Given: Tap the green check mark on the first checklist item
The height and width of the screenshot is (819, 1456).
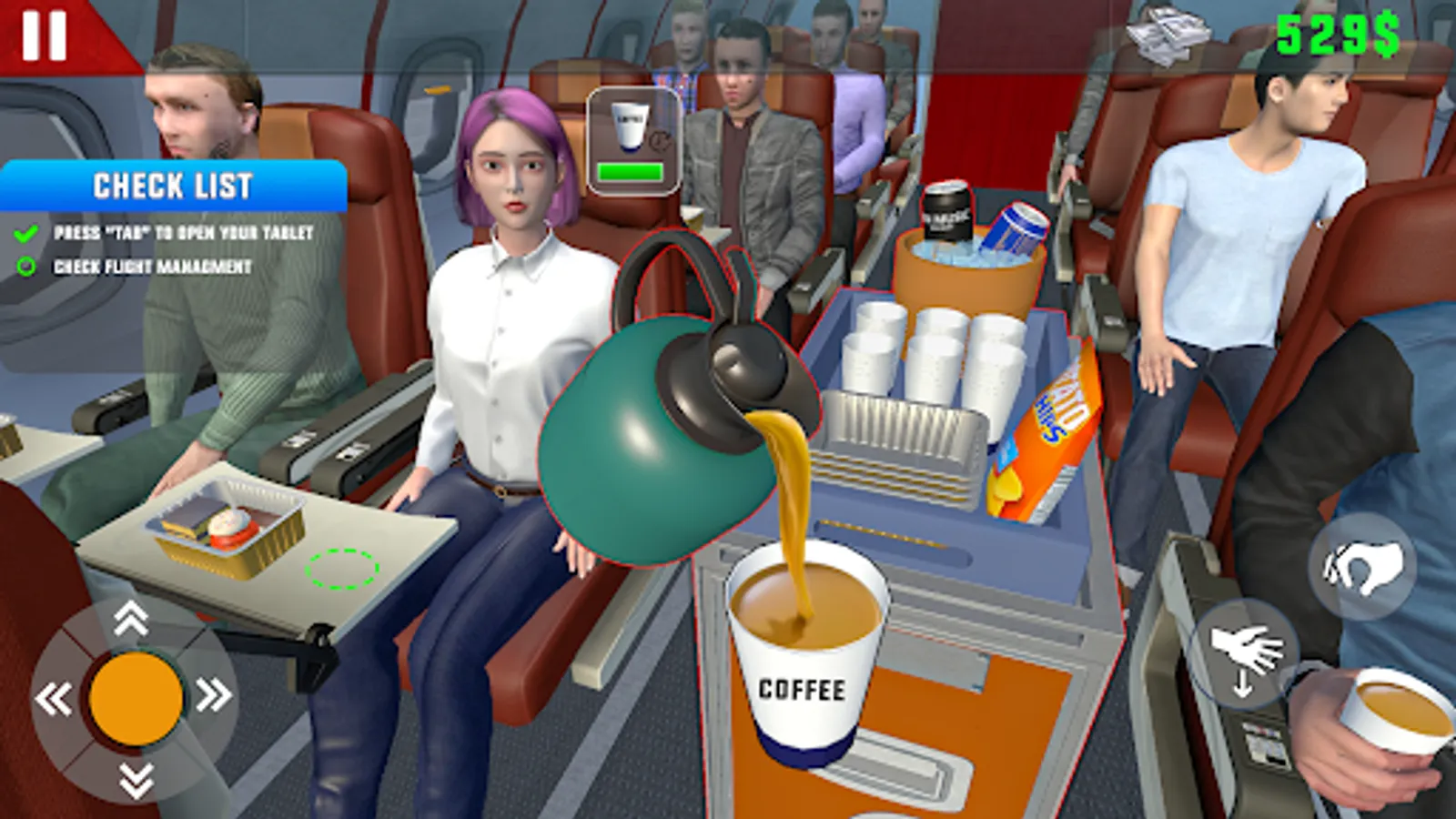Looking at the screenshot, I should pyautogui.click(x=23, y=234).
